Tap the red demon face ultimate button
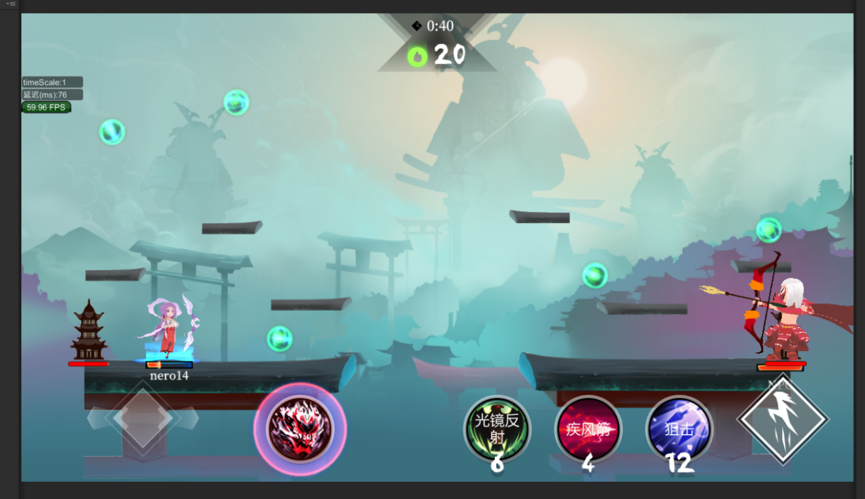Image resolution: width=865 pixels, height=499 pixels. tap(300, 429)
